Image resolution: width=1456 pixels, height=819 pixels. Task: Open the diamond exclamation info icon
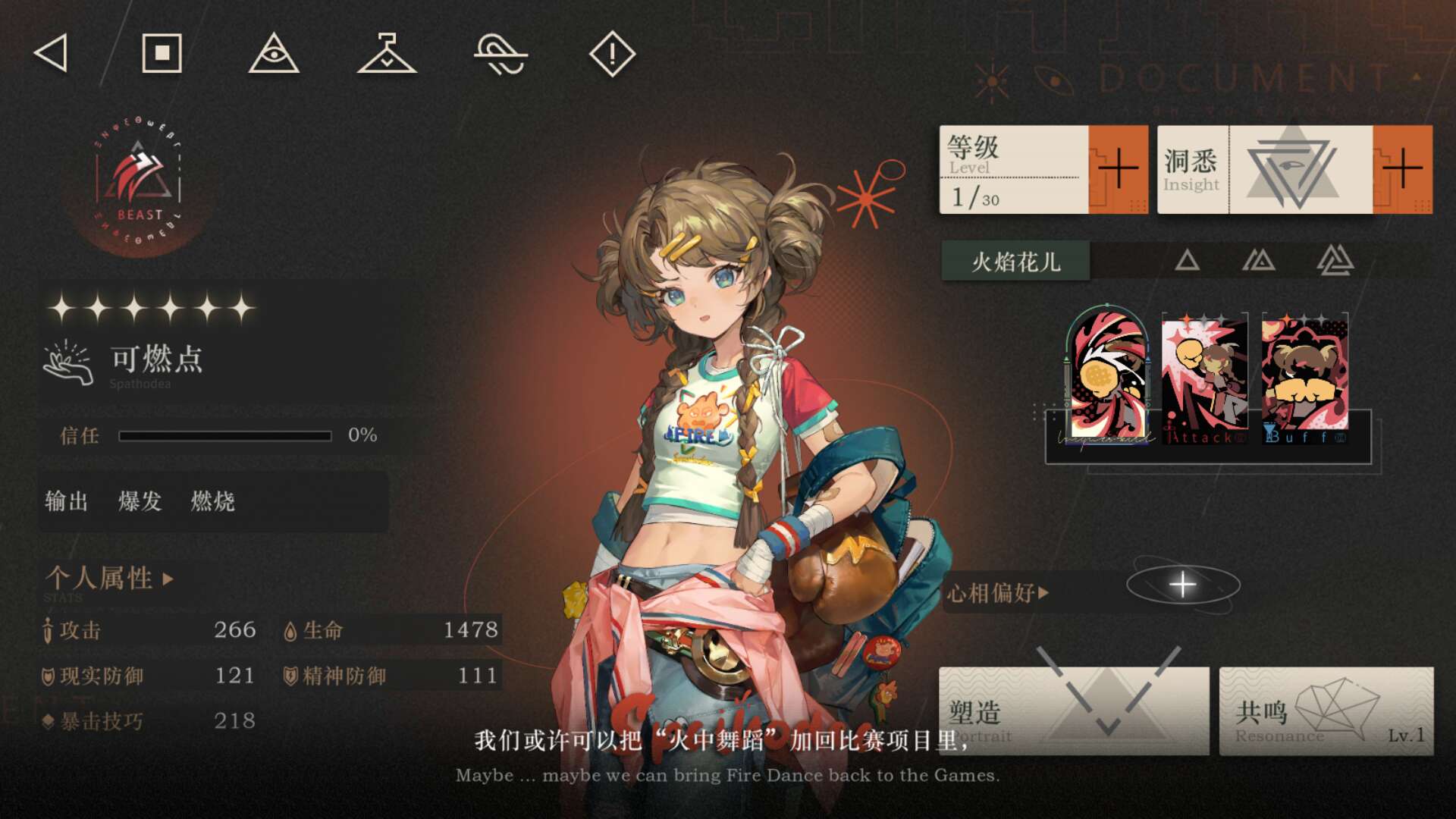[x=612, y=54]
